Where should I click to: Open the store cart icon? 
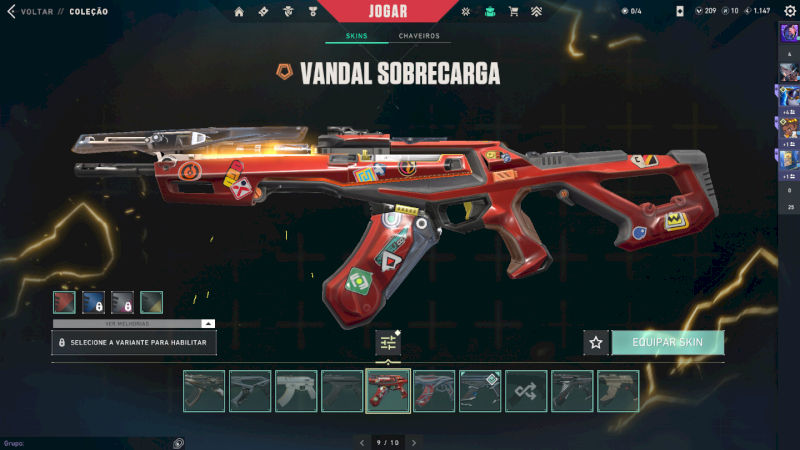click(x=513, y=12)
